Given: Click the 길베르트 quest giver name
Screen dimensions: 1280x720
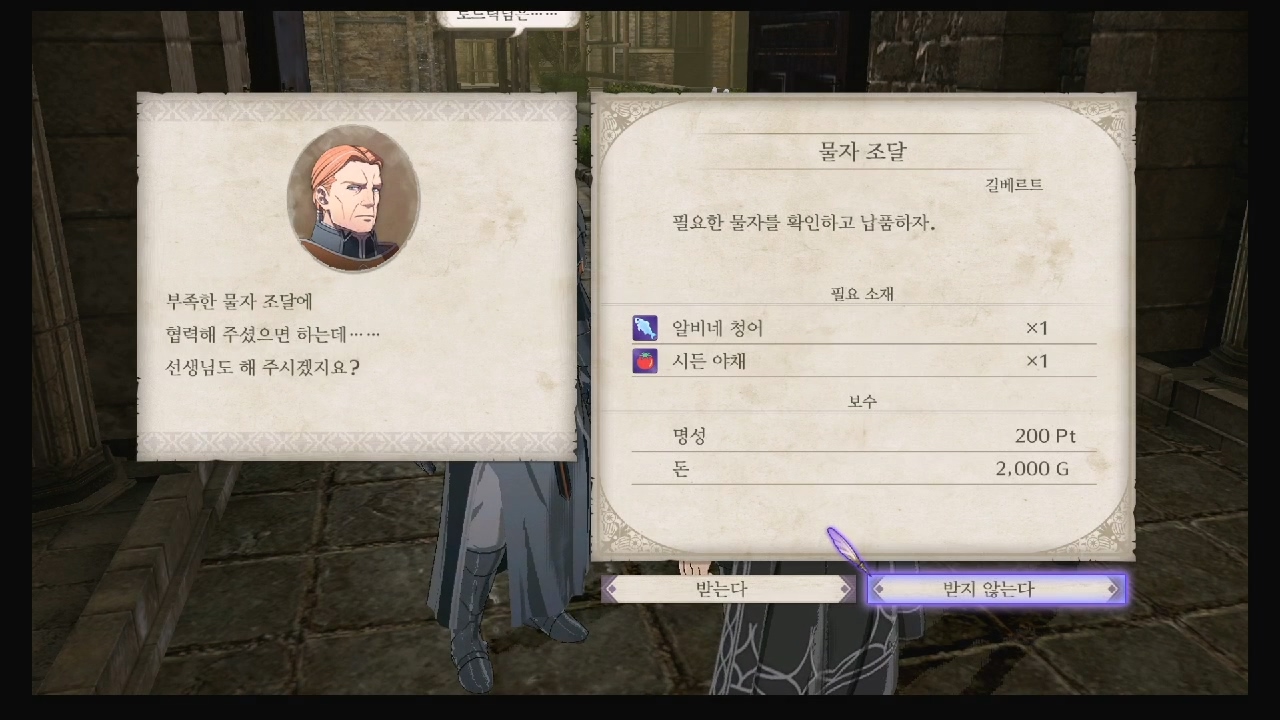Looking at the screenshot, I should pyautogui.click(x=1012, y=184).
